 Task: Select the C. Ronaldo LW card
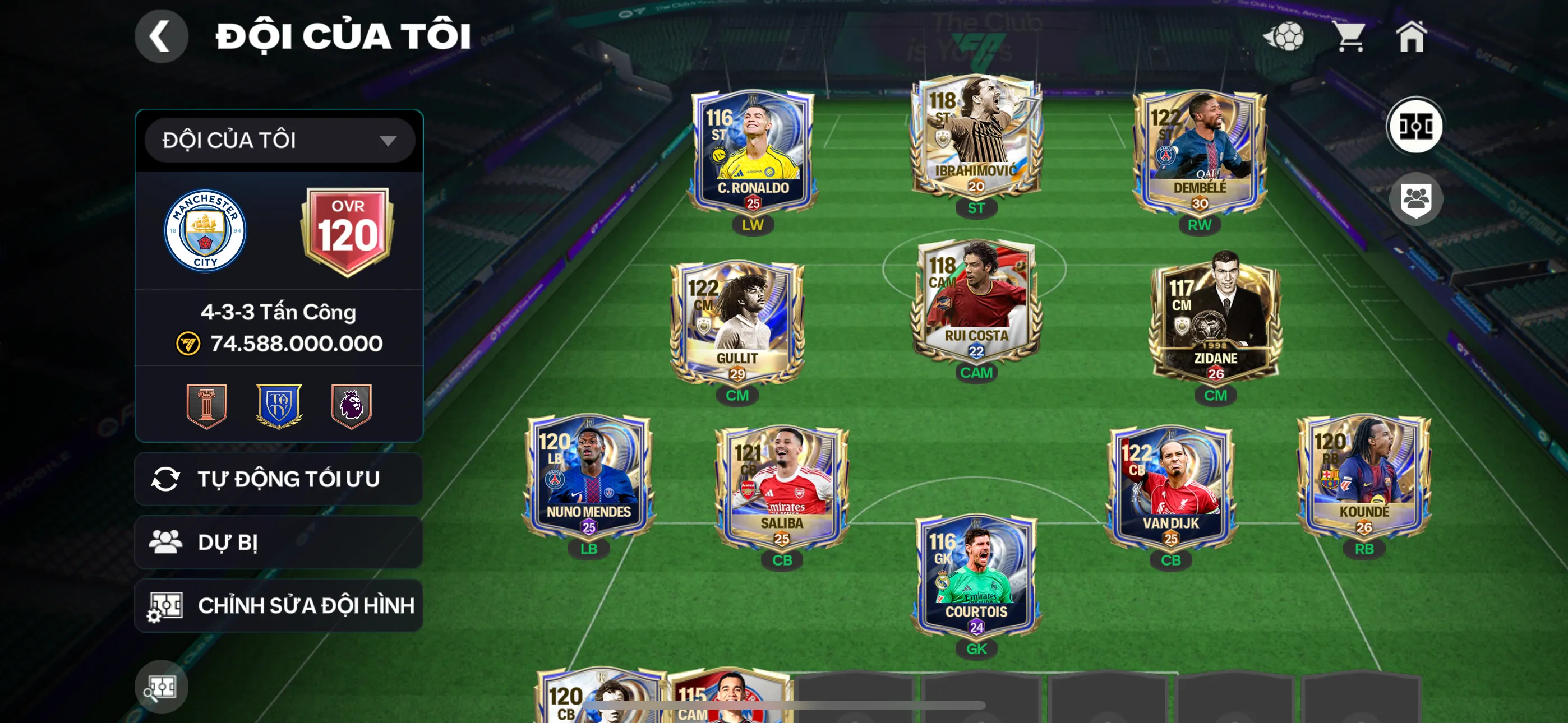[753, 152]
